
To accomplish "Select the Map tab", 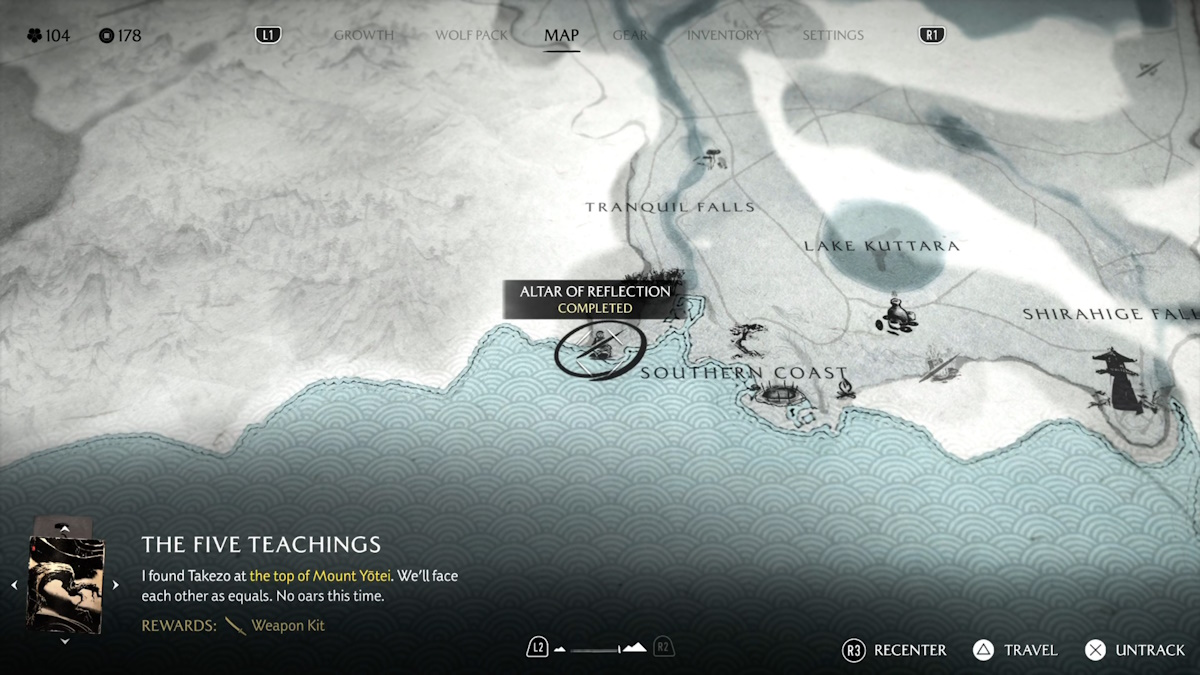I will (x=561, y=35).
